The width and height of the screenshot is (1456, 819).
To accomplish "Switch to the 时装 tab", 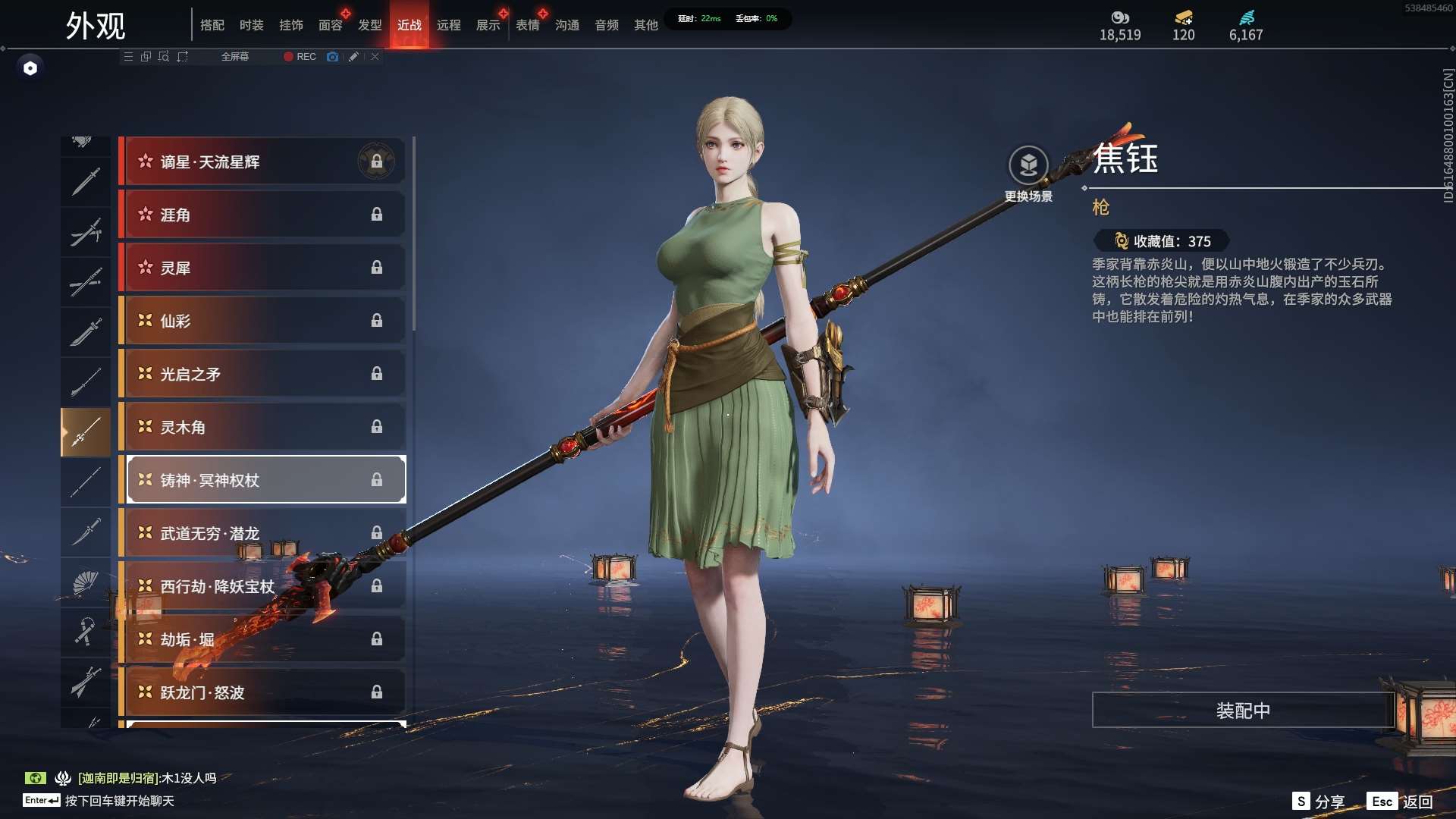I will [251, 25].
